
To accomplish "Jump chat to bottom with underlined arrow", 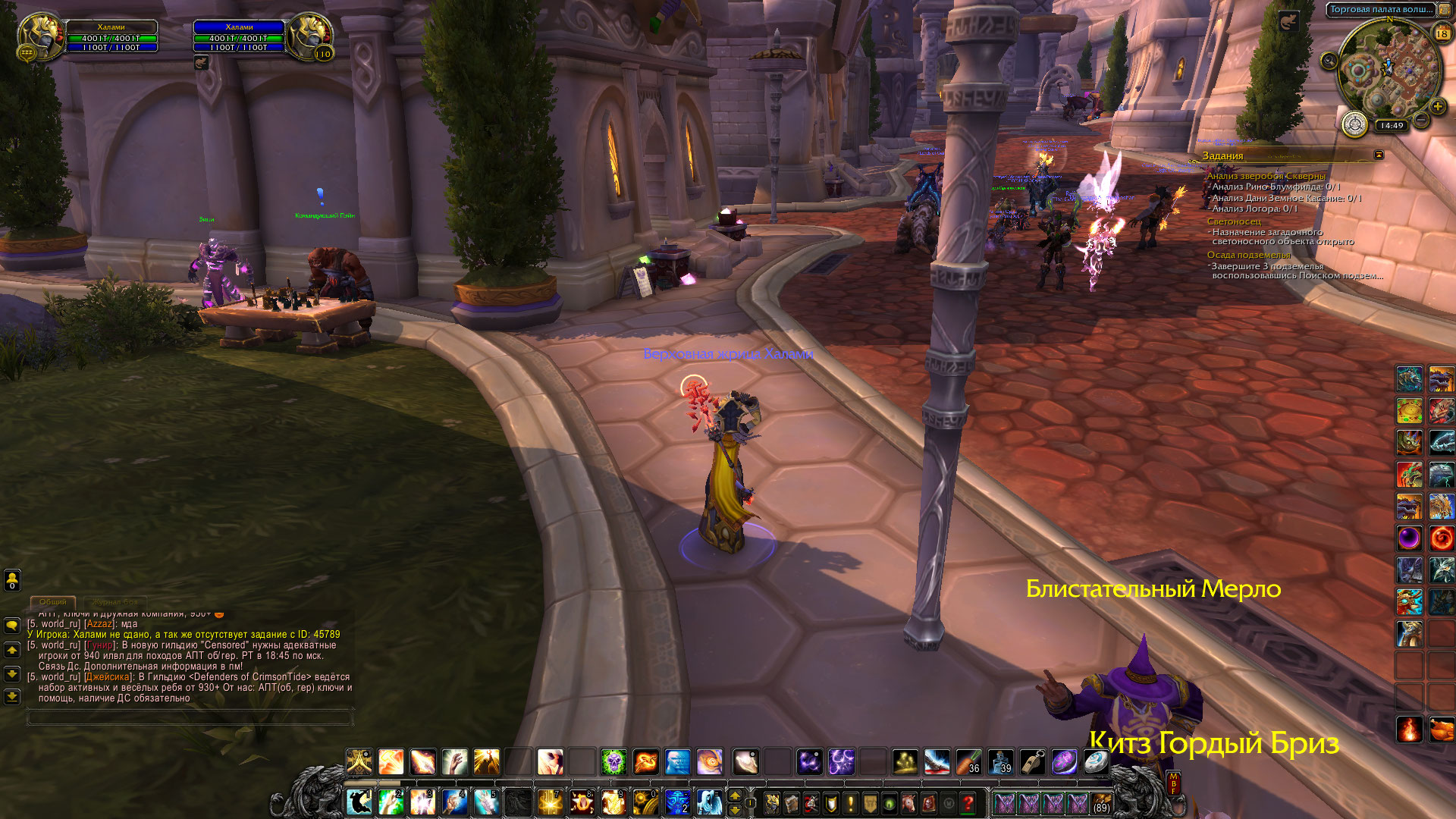I will click(12, 696).
